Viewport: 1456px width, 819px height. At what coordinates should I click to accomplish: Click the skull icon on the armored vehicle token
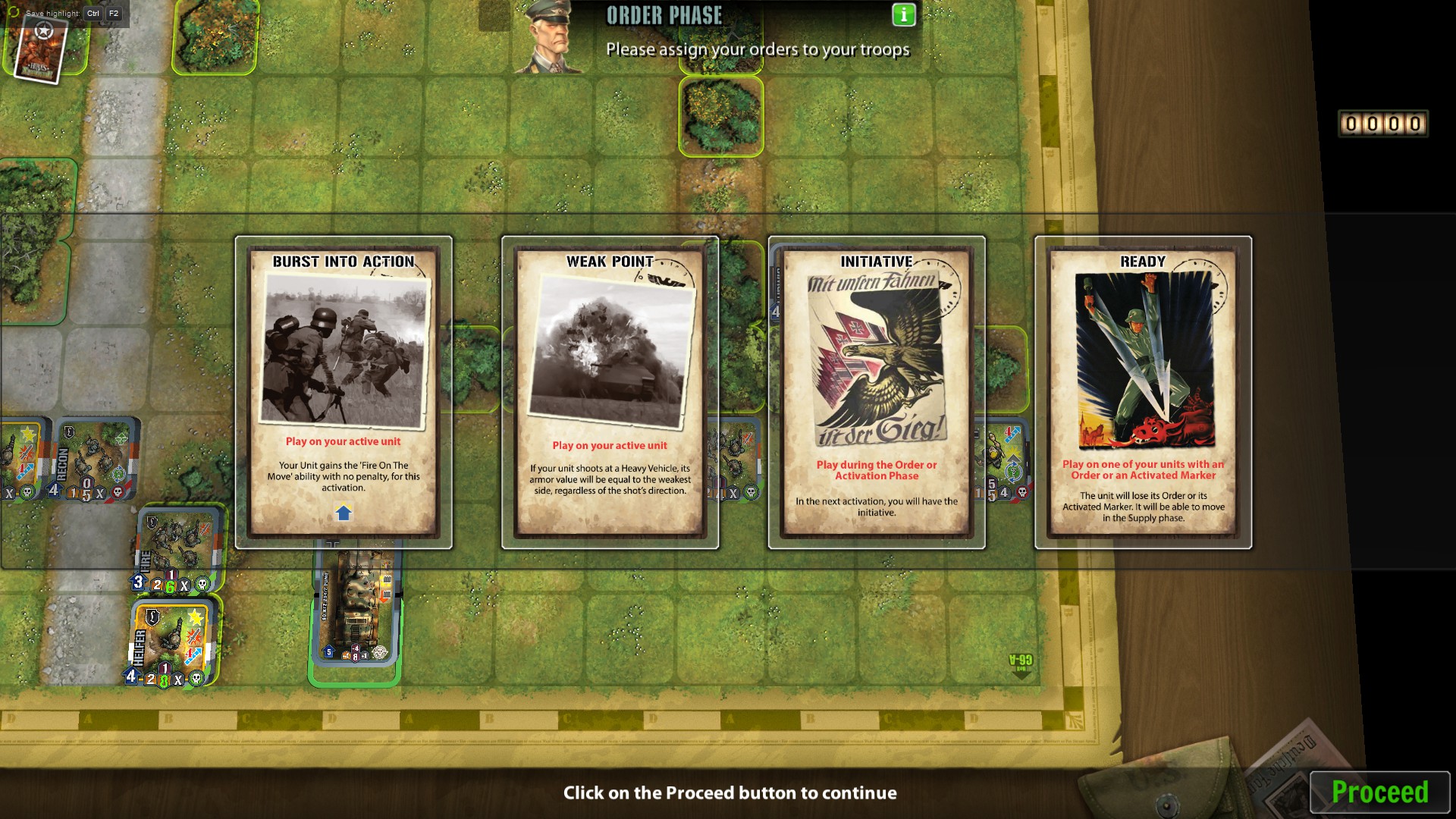(382, 652)
